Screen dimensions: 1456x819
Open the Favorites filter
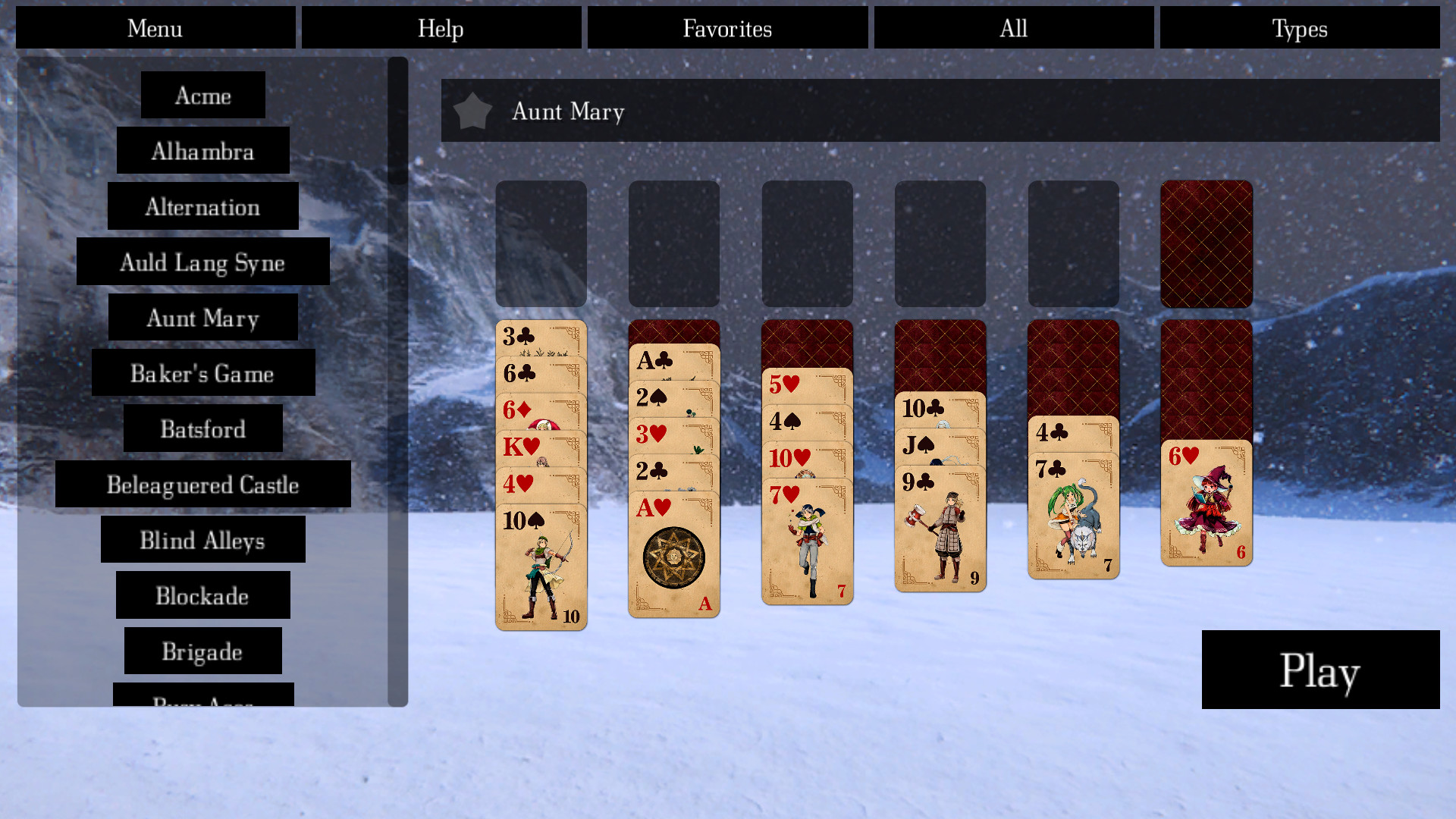point(726,28)
